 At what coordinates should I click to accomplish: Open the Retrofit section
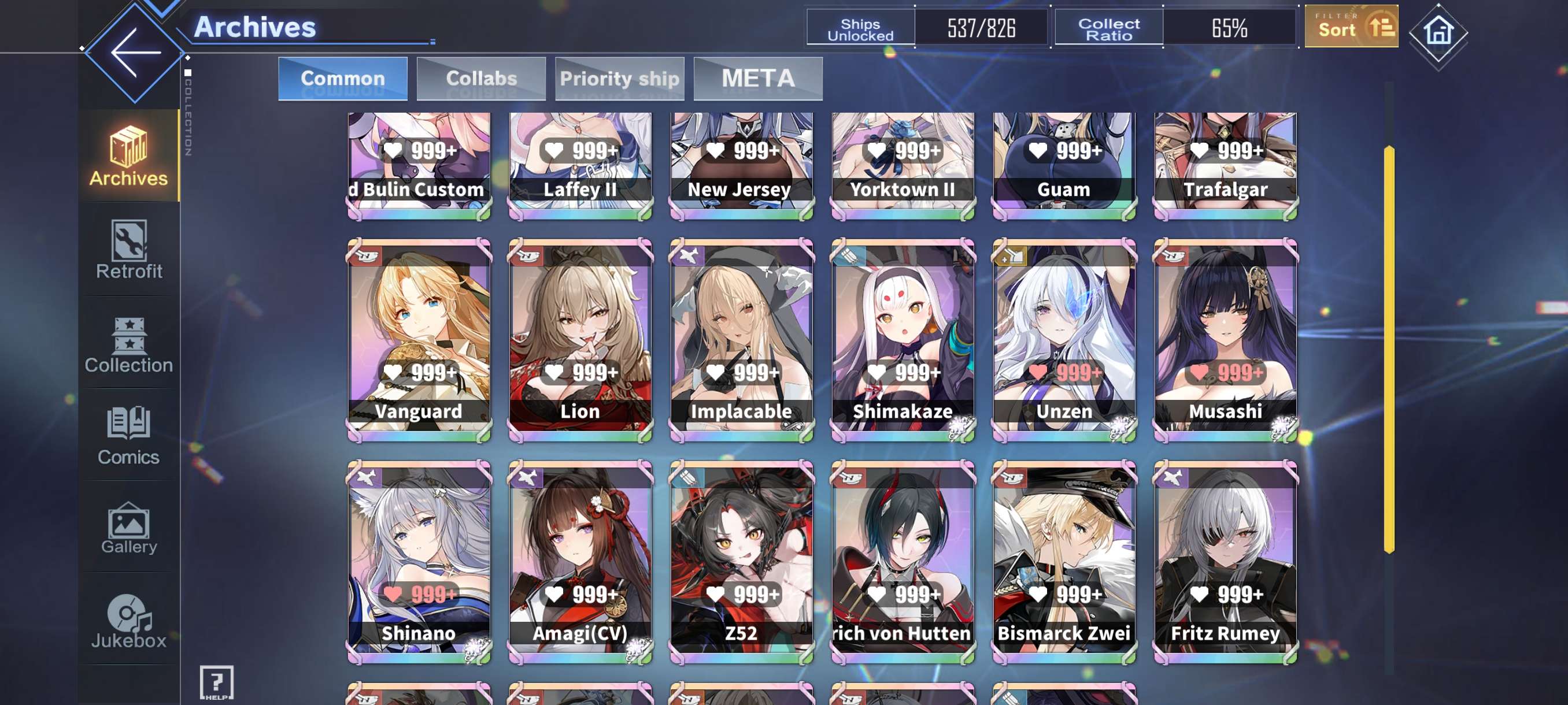pyautogui.click(x=129, y=250)
